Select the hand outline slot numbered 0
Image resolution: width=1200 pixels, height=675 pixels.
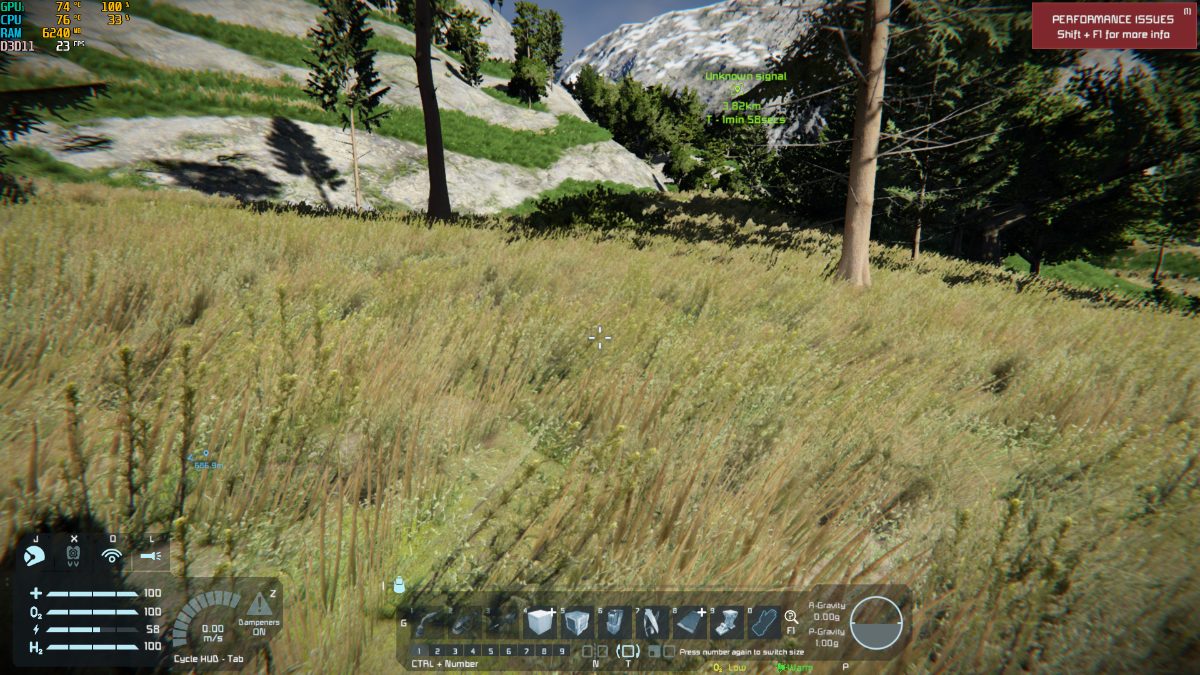pyautogui.click(x=764, y=623)
